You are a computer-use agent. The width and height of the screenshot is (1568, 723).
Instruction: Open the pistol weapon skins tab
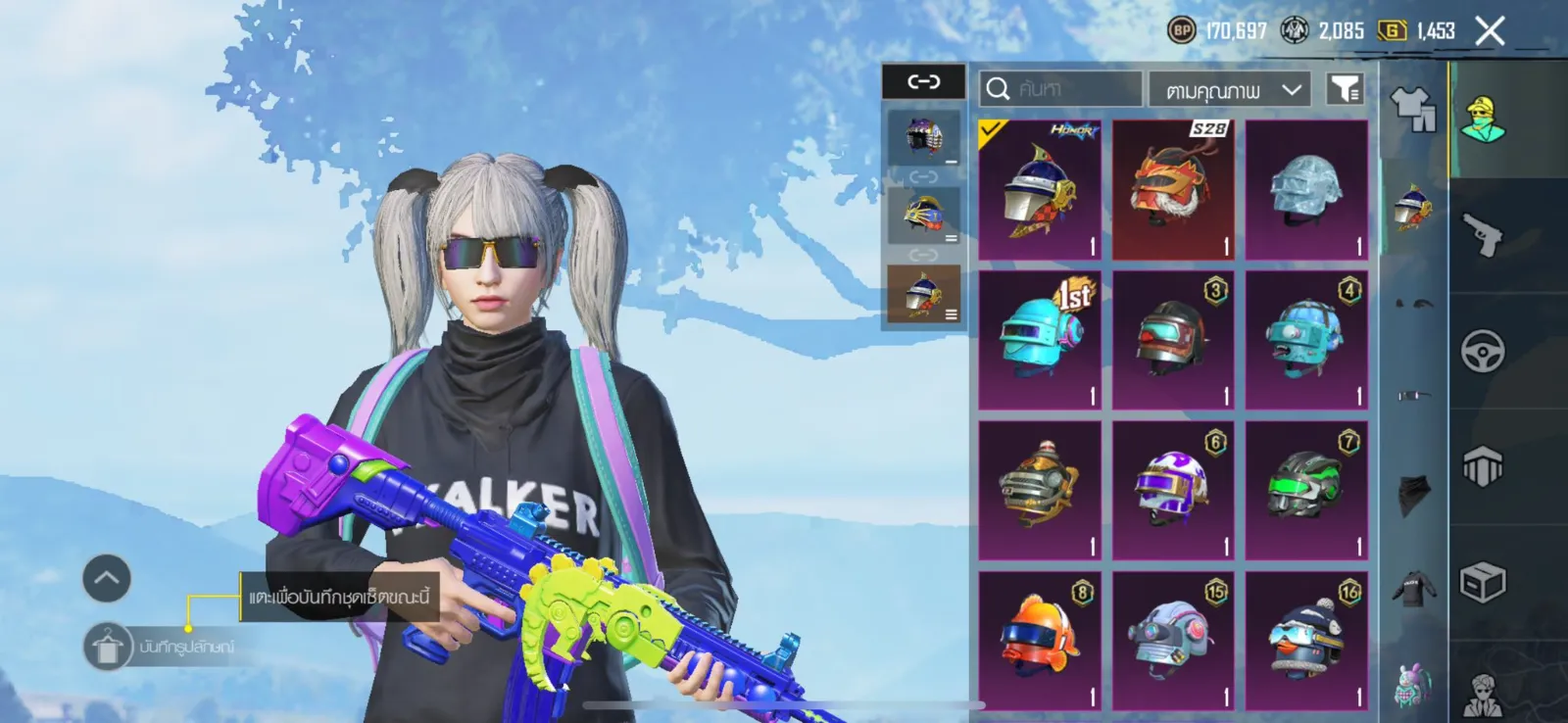1483,235
